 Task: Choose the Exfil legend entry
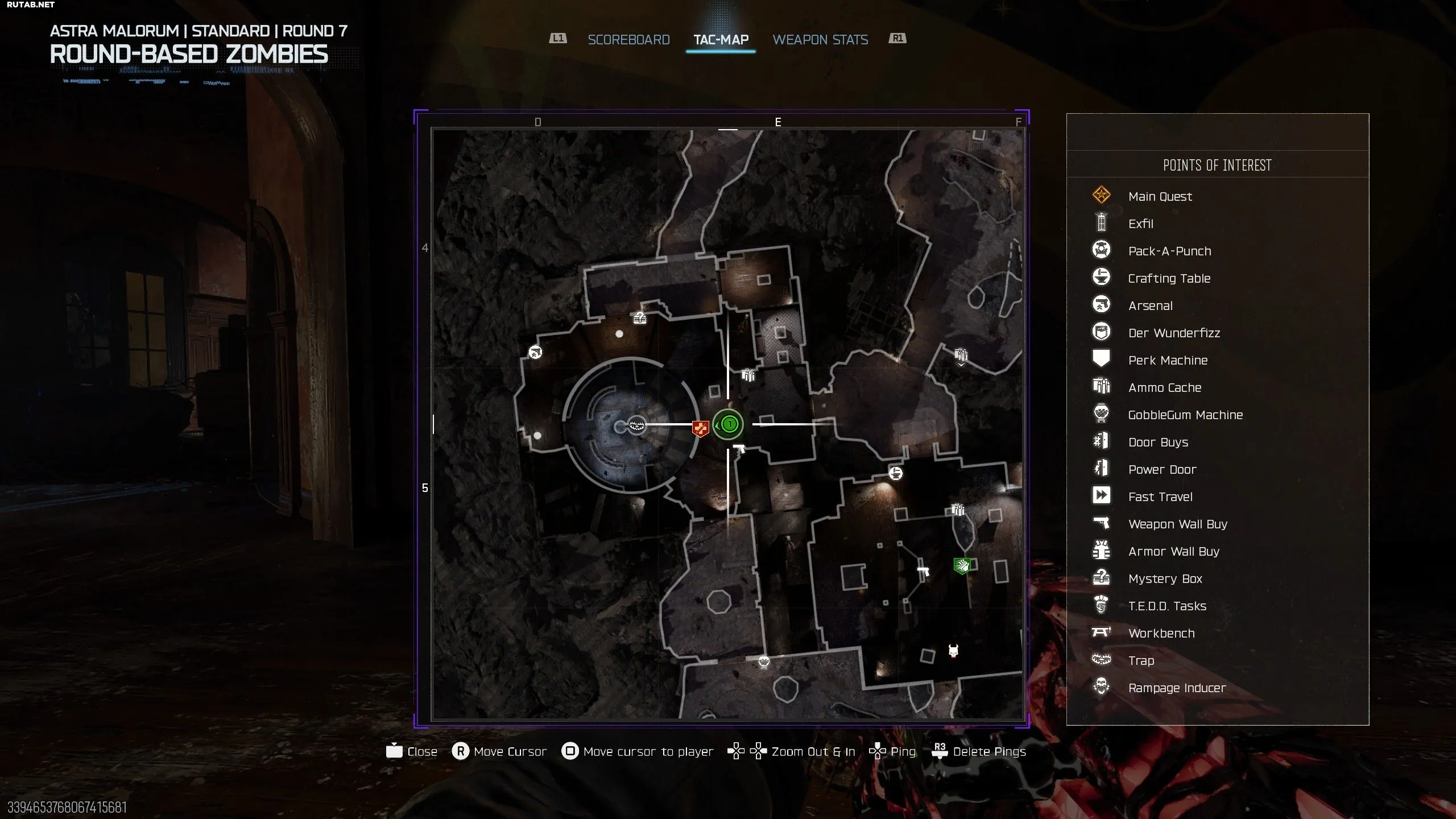pos(1140,224)
